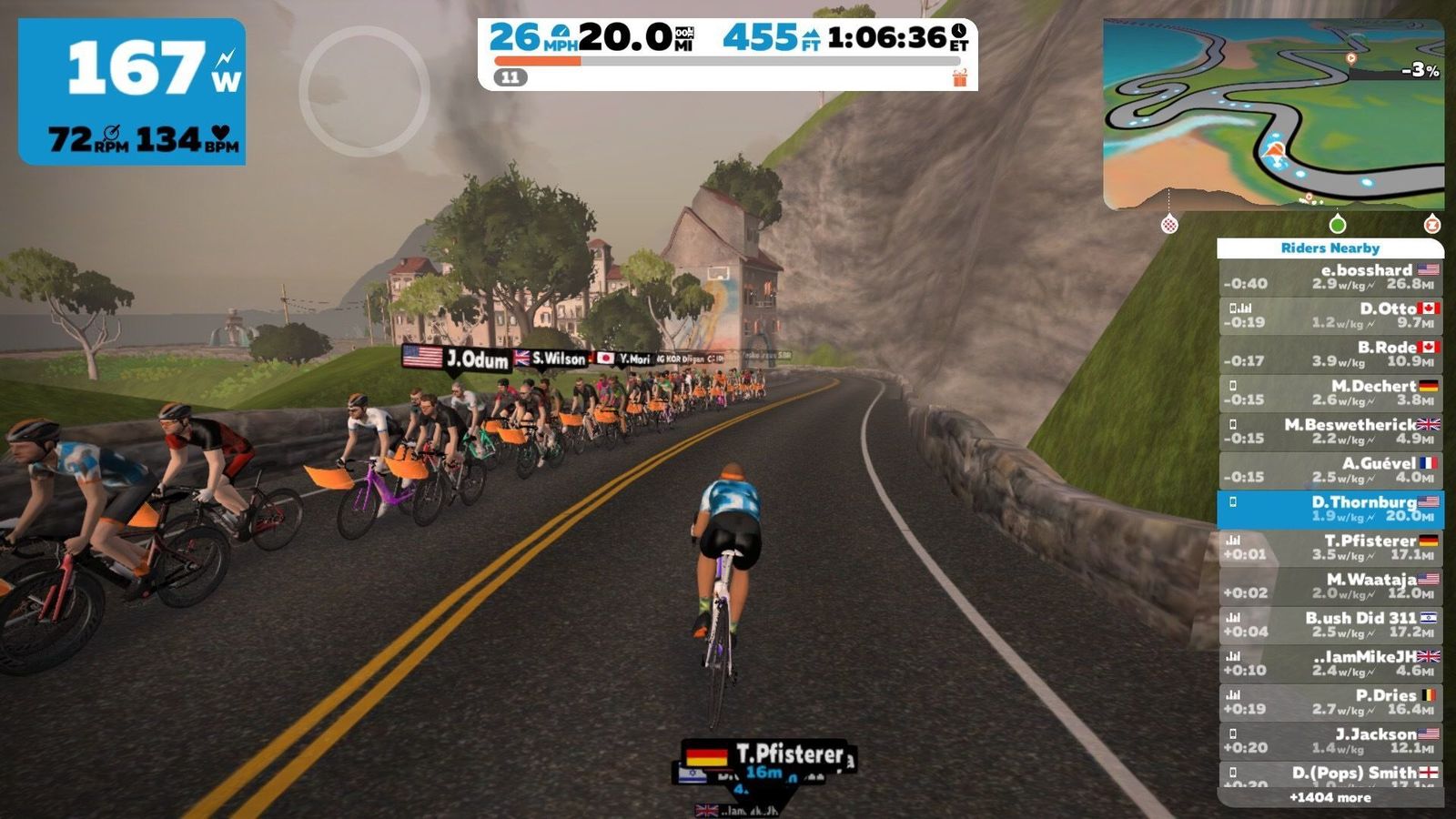This screenshot has height=819, width=1456.
Task: Activate the empty power-up ring
Action: [364, 91]
